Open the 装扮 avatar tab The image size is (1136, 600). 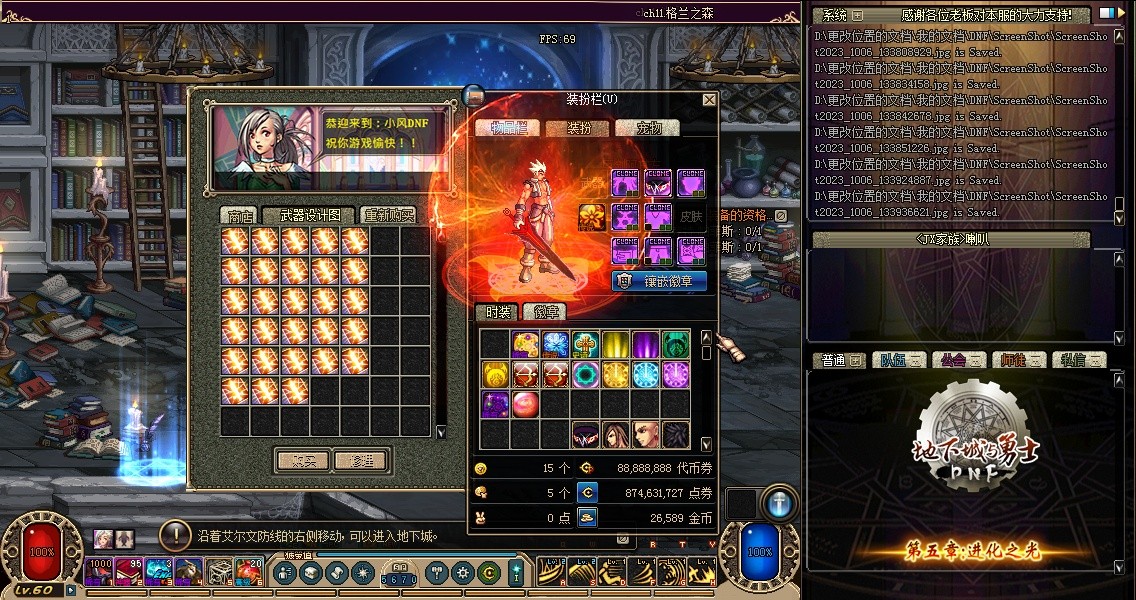tap(580, 128)
